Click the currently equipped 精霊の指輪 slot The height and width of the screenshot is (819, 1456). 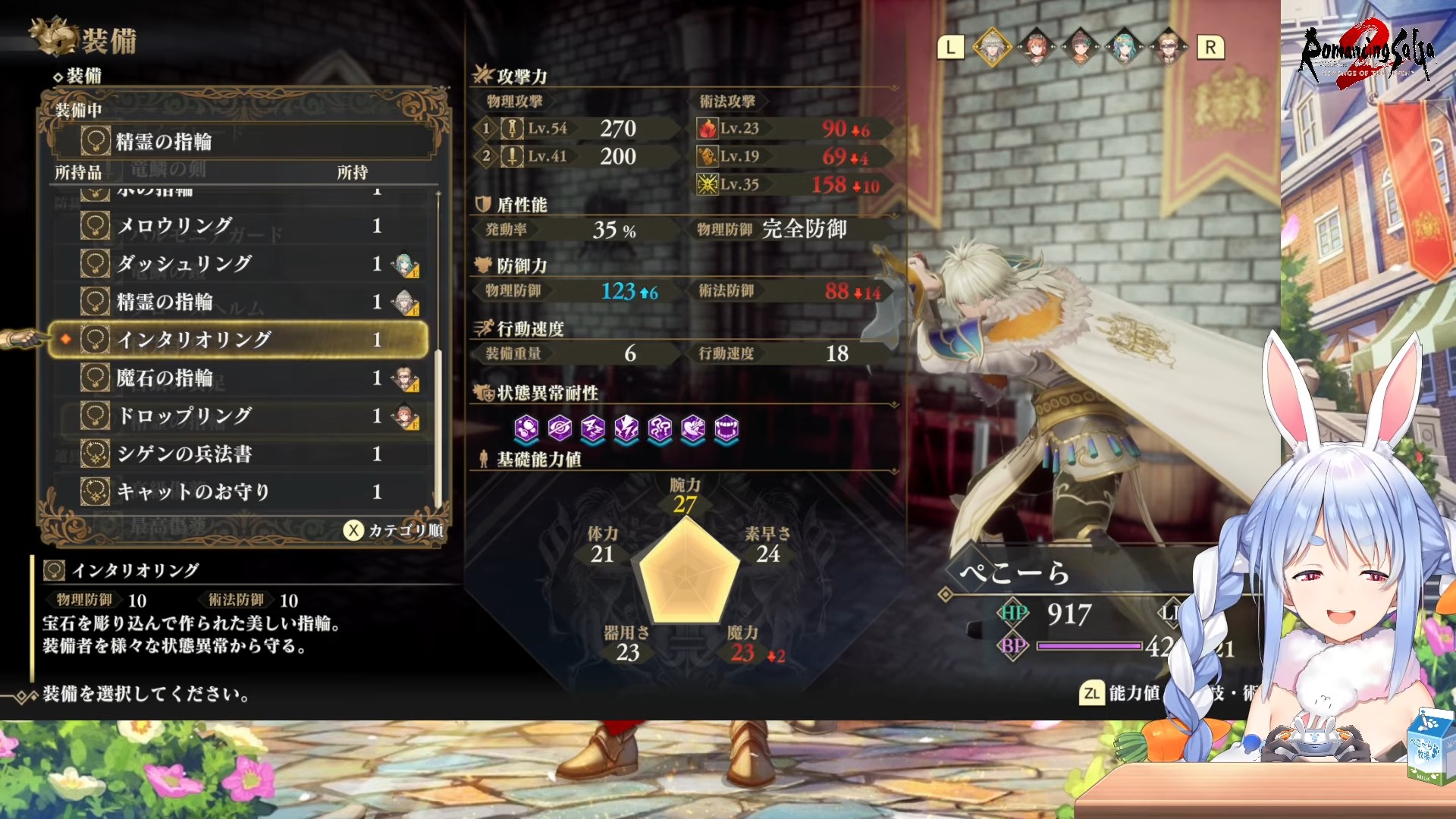241,142
